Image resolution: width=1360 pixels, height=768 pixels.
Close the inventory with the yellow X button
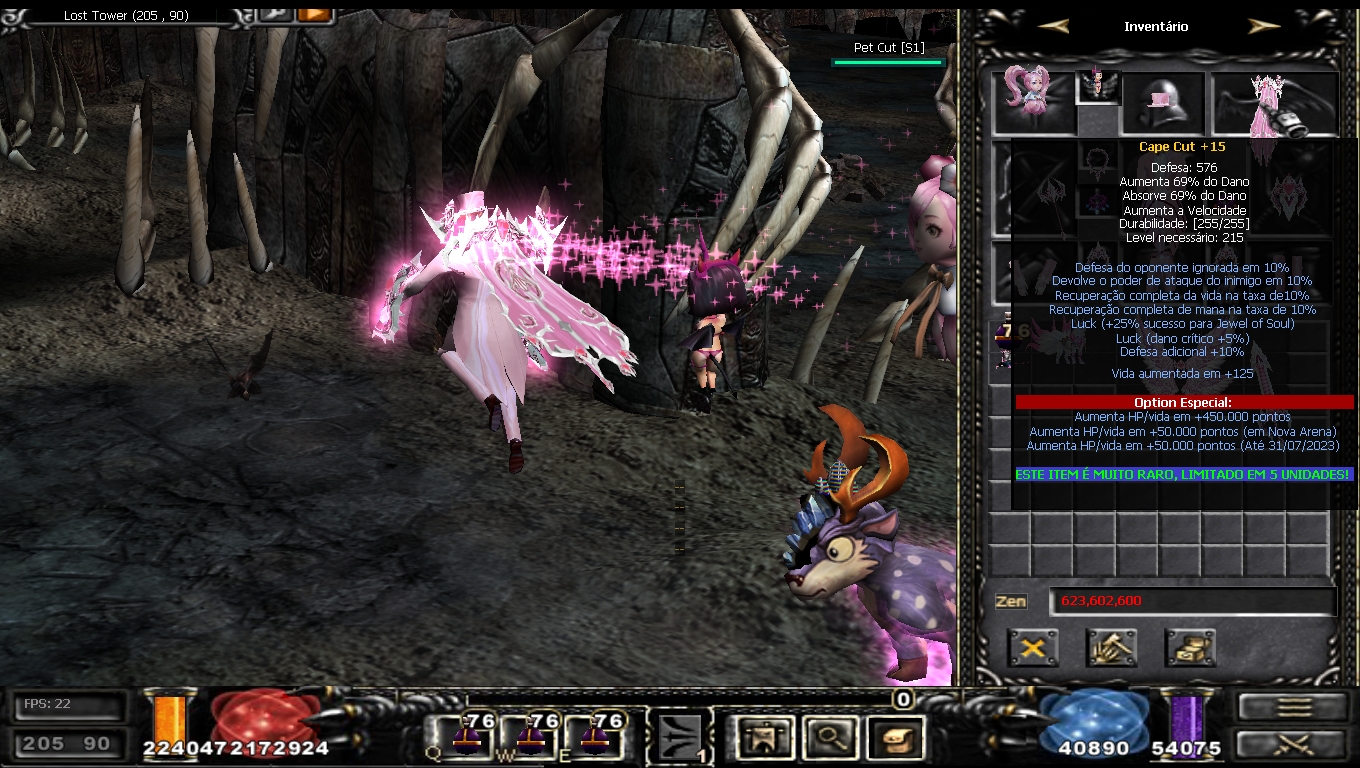1033,648
